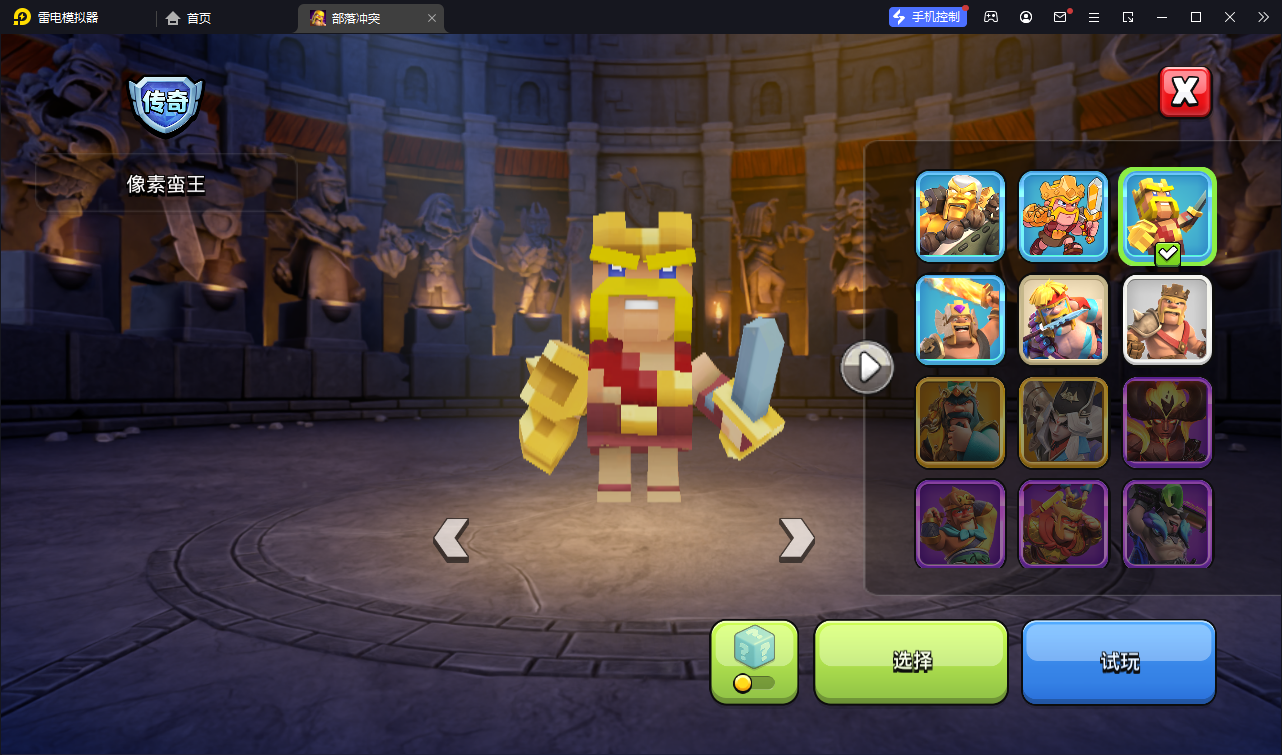Toggle the random skin cube button
Screen dimensions: 1282x755
[754, 661]
